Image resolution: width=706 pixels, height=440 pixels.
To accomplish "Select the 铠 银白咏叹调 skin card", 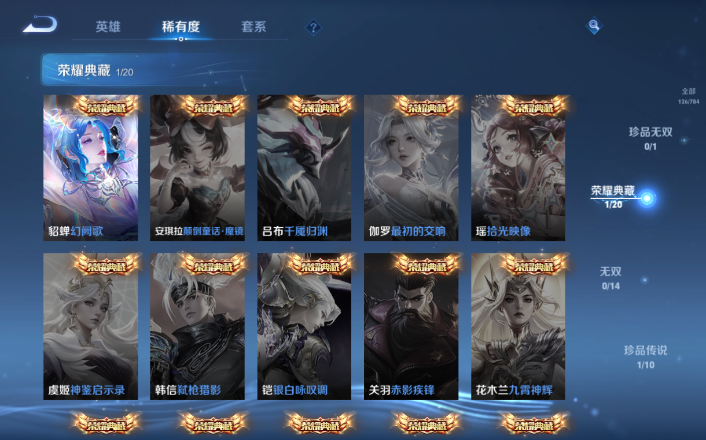I will (x=304, y=326).
